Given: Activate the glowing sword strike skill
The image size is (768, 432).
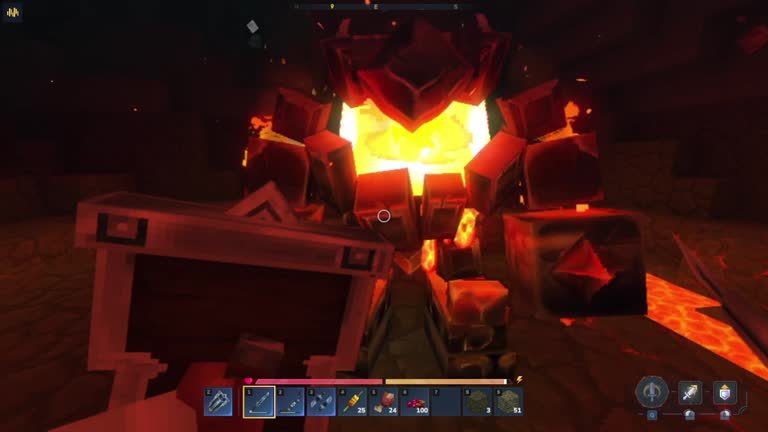Looking at the screenshot, I should (690, 392).
